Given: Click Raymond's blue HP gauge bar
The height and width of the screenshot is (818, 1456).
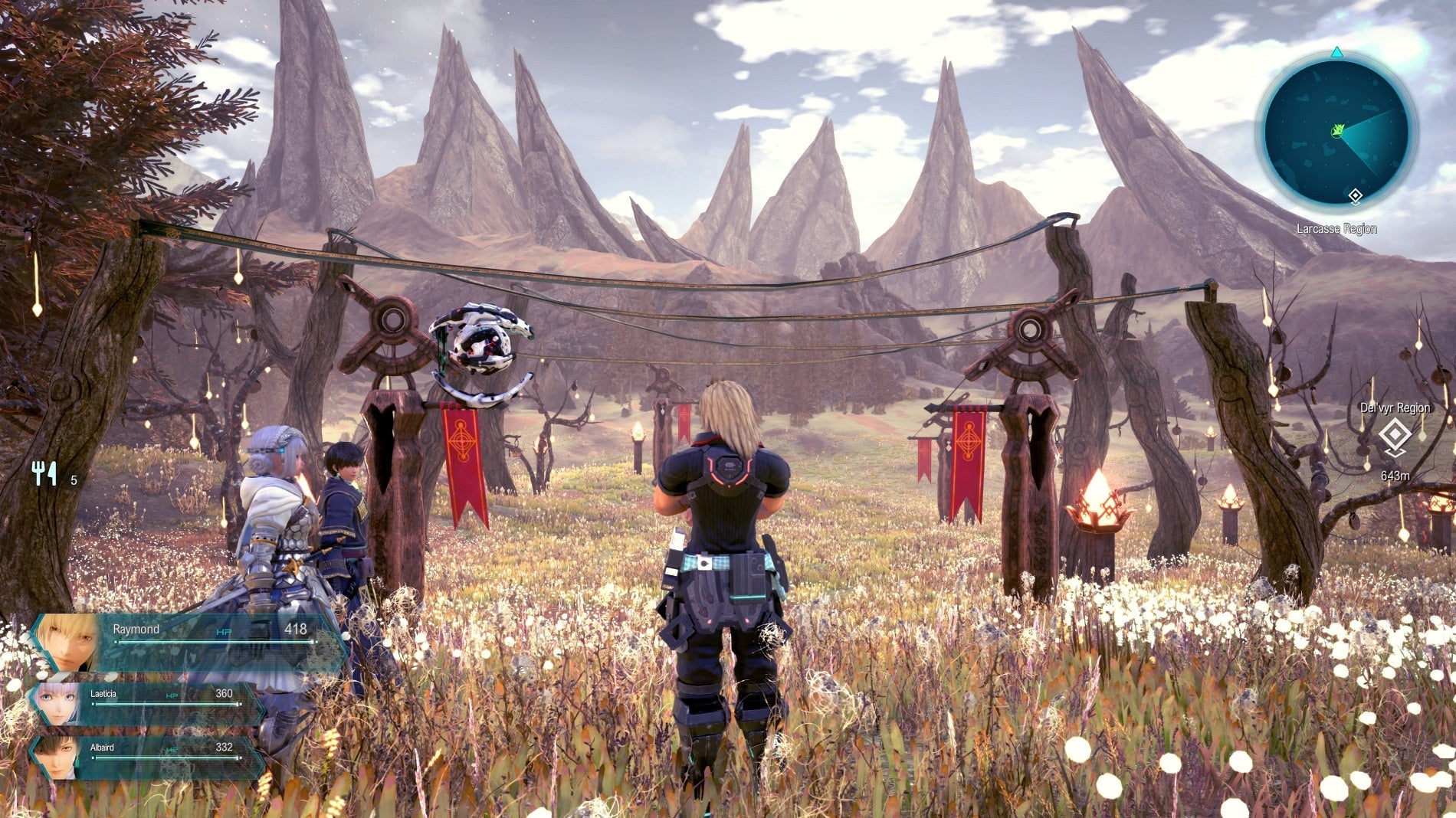Looking at the screenshot, I should pos(215,641).
